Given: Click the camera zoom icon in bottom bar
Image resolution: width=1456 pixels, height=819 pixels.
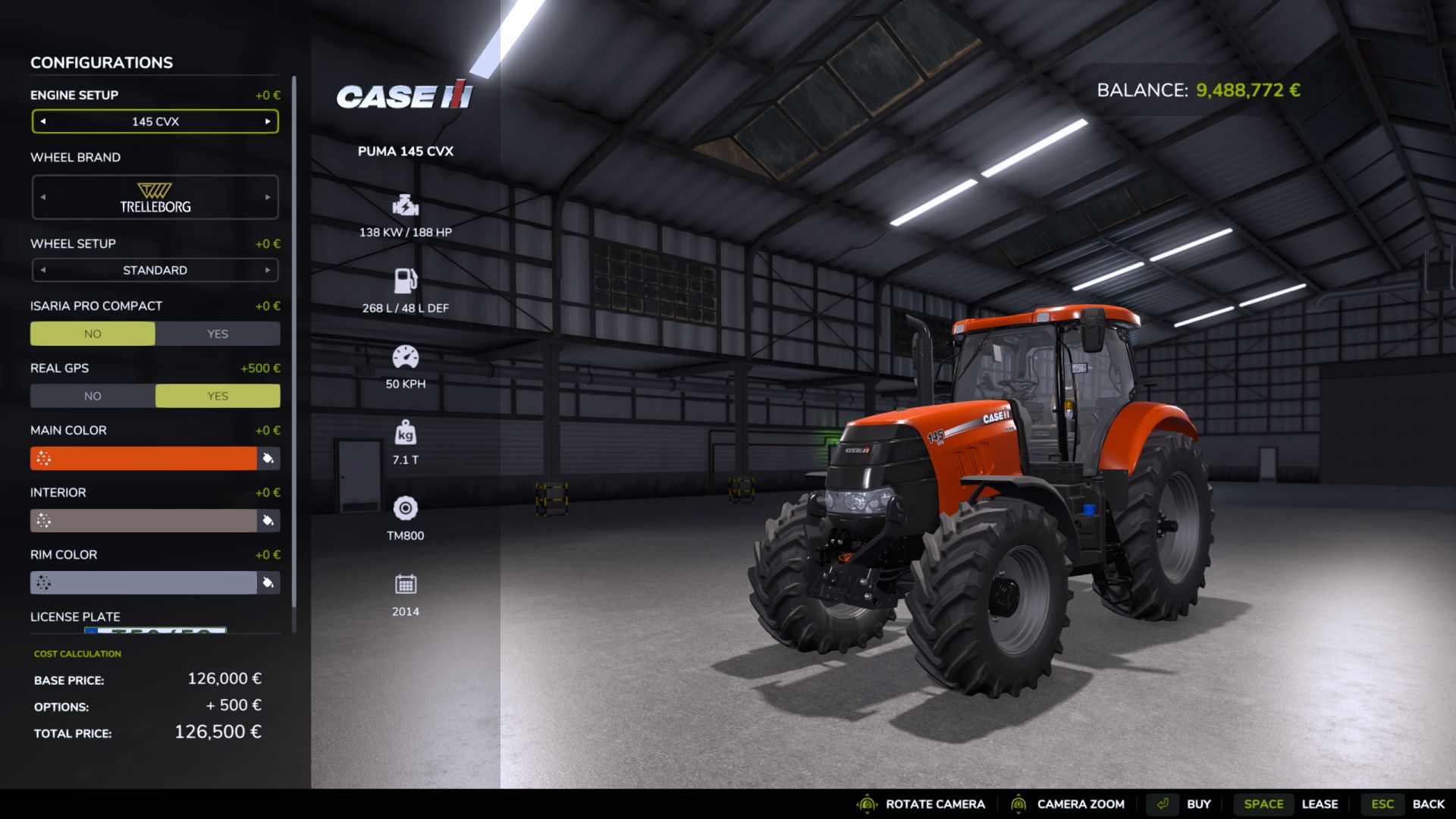Looking at the screenshot, I should coord(1020,803).
